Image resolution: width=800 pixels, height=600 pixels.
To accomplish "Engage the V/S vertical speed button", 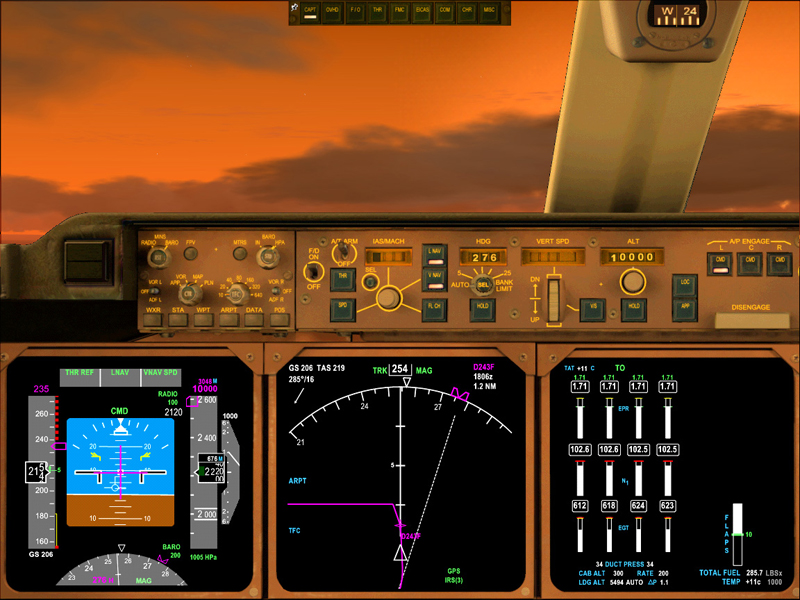I will click(x=594, y=310).
